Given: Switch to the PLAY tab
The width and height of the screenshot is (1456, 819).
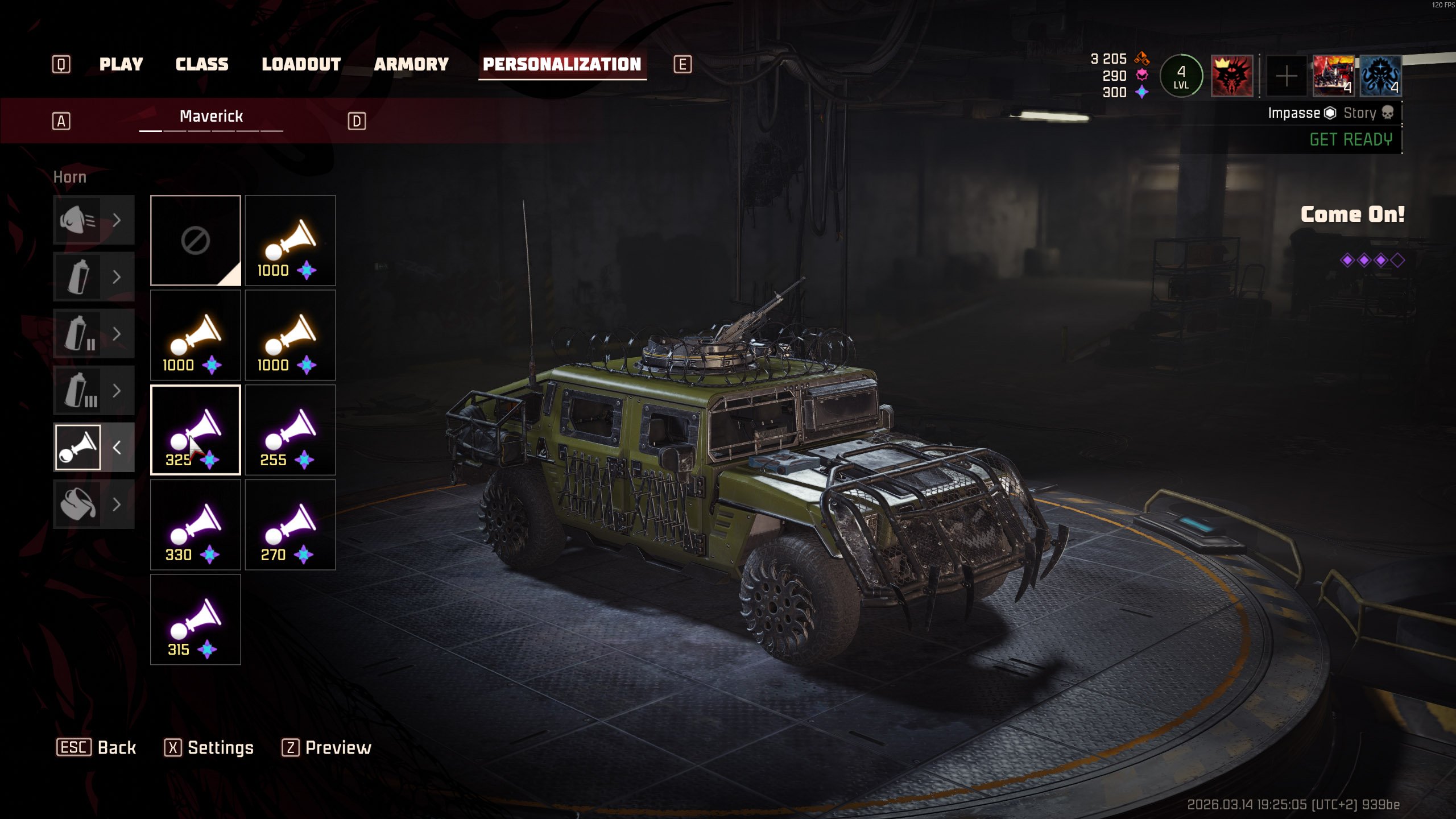Looking at the screenshot, I should (121, 64).
